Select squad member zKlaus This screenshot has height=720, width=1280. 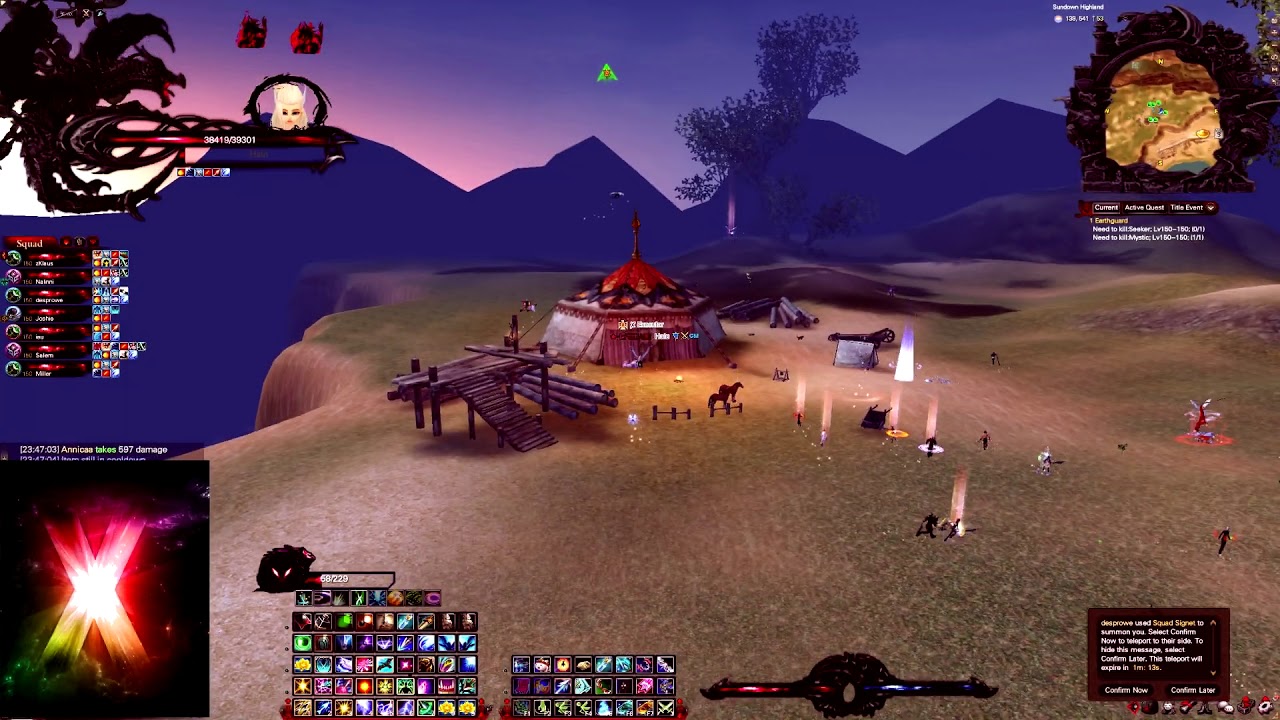point(45,263)
